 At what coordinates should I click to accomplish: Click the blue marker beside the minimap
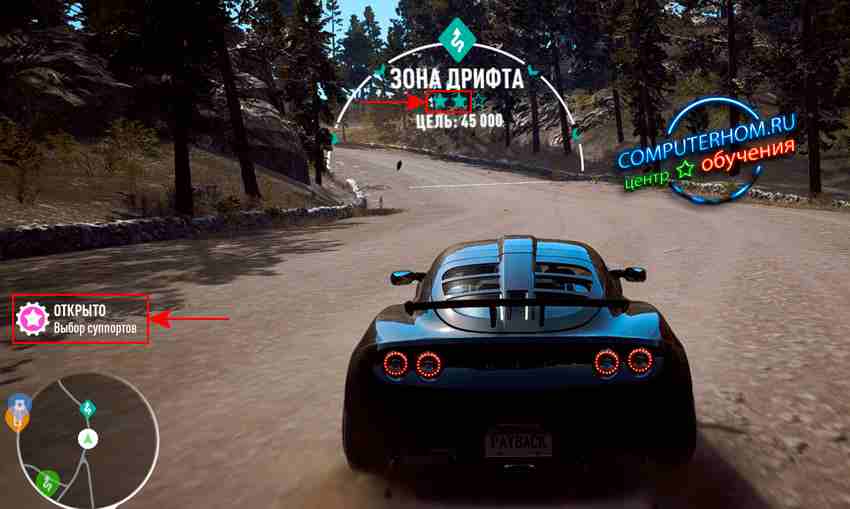tap(18, 403)
